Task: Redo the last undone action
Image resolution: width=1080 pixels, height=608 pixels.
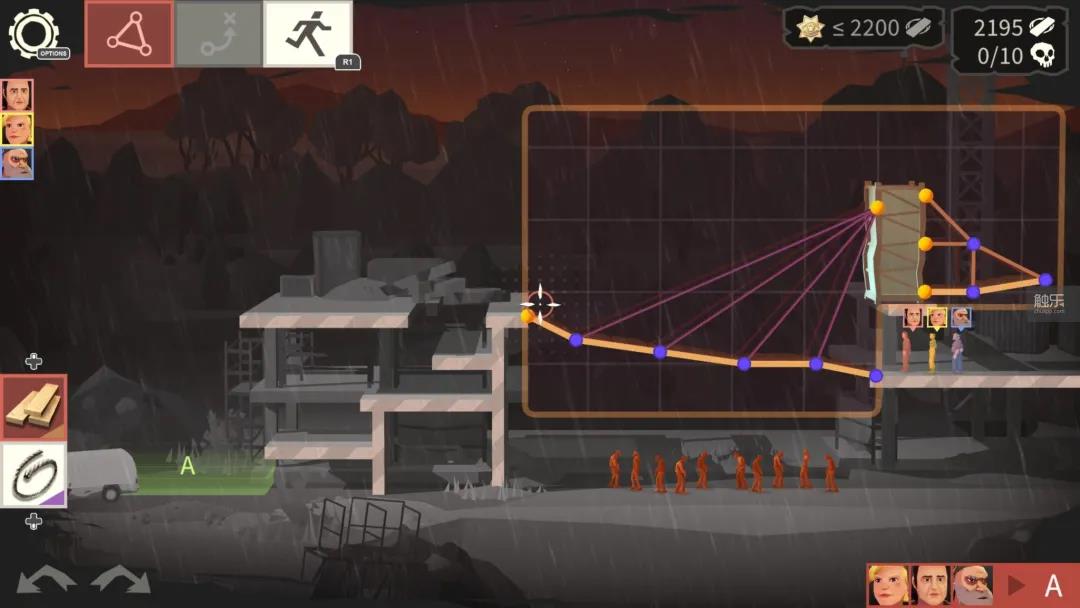Action: (119, 580)
